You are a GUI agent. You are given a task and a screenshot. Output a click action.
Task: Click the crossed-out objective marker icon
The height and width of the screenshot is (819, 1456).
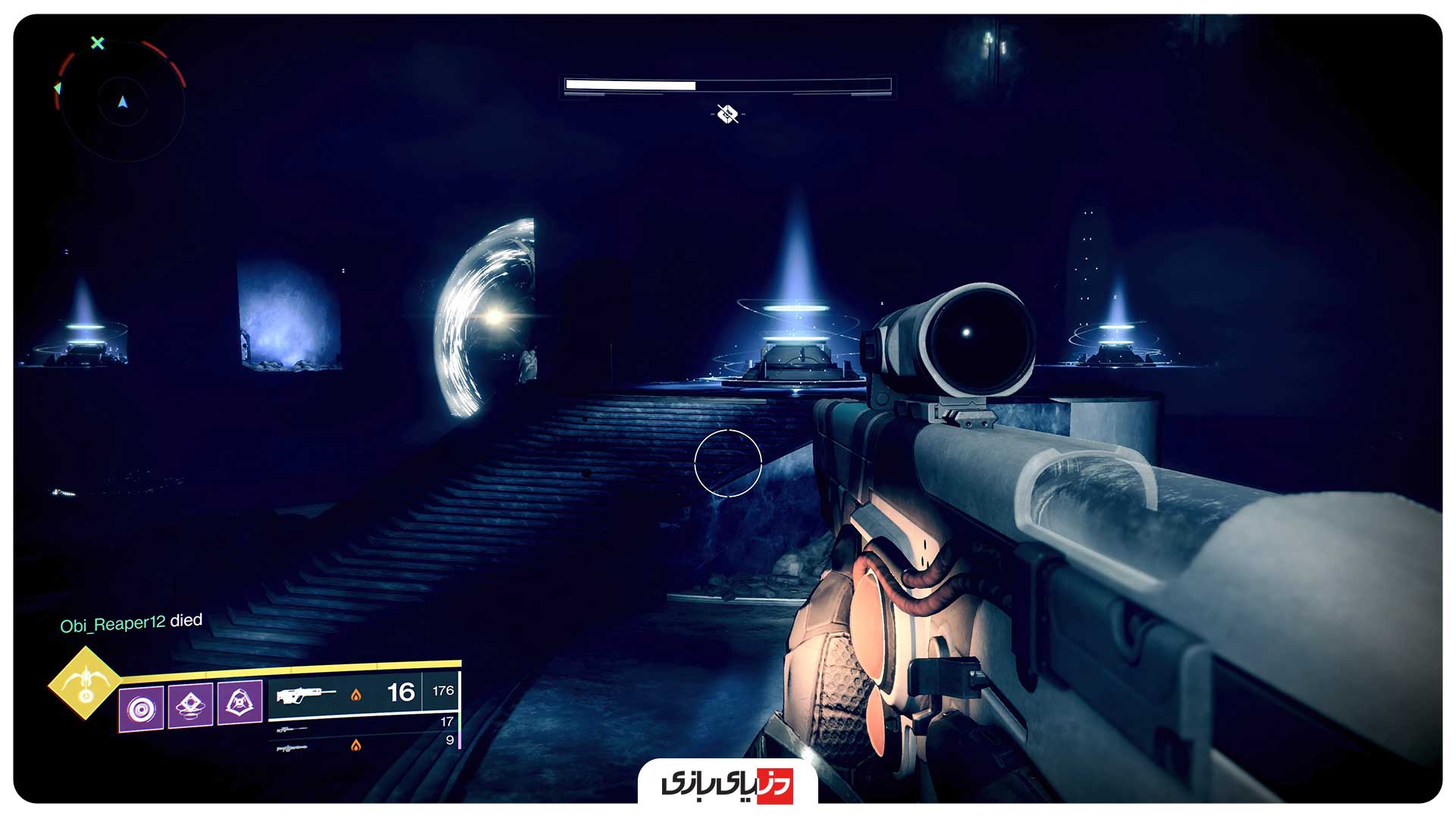point(726,115)
